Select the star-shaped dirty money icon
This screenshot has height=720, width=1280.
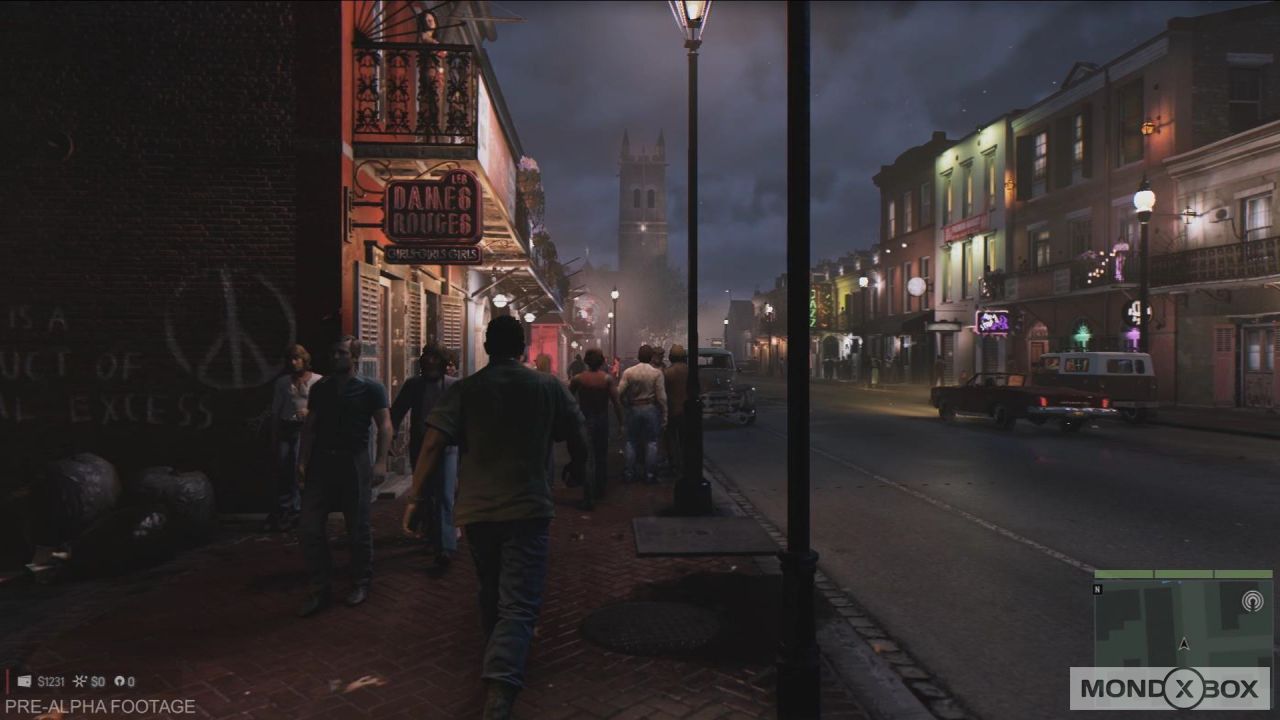(x=79, y=680)
